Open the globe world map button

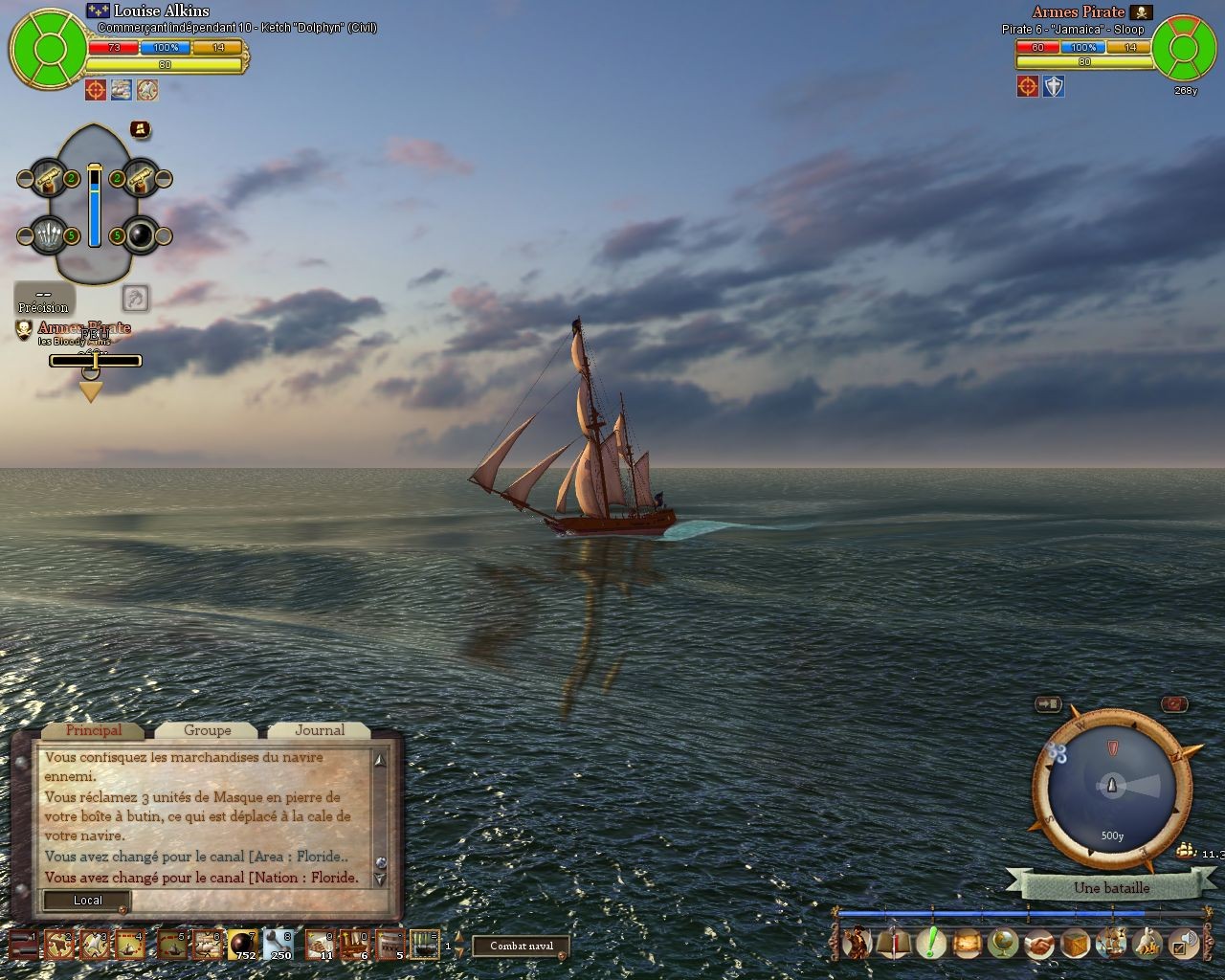(x=1002, y=945)
